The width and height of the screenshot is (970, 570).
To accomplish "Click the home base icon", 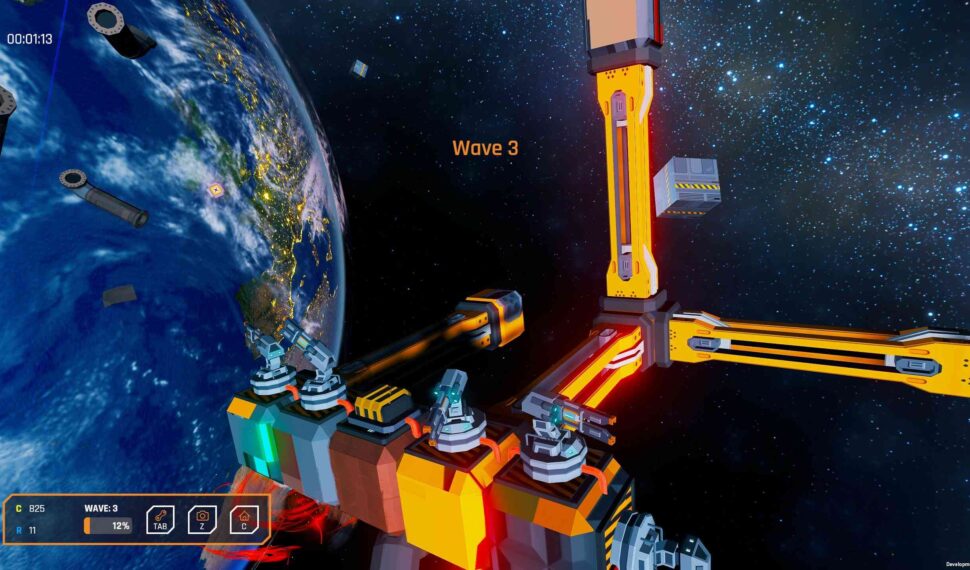I will [243, 518].
